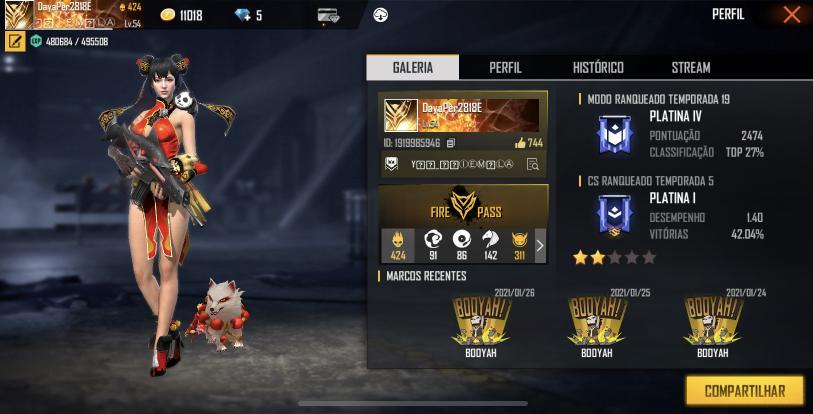Give a like with the thumbs-up icon
The image size is (813, 414).
(x=520, y=143)
